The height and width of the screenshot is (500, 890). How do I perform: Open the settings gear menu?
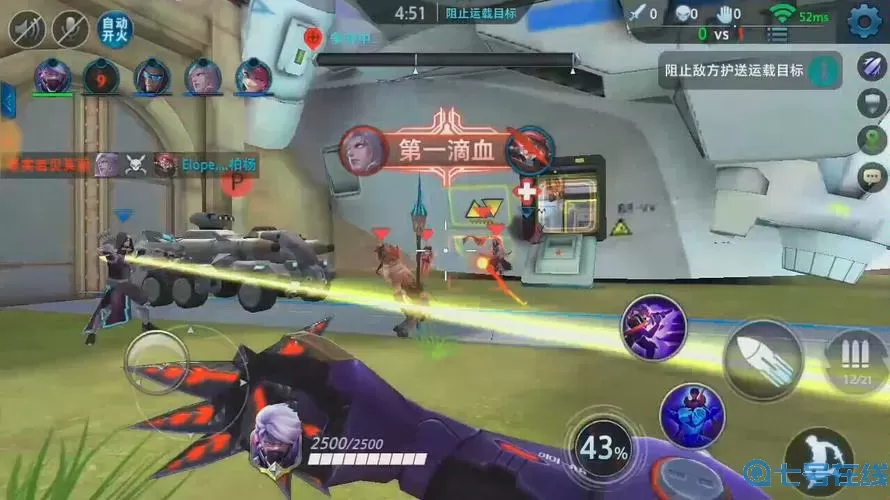[863, 18]
